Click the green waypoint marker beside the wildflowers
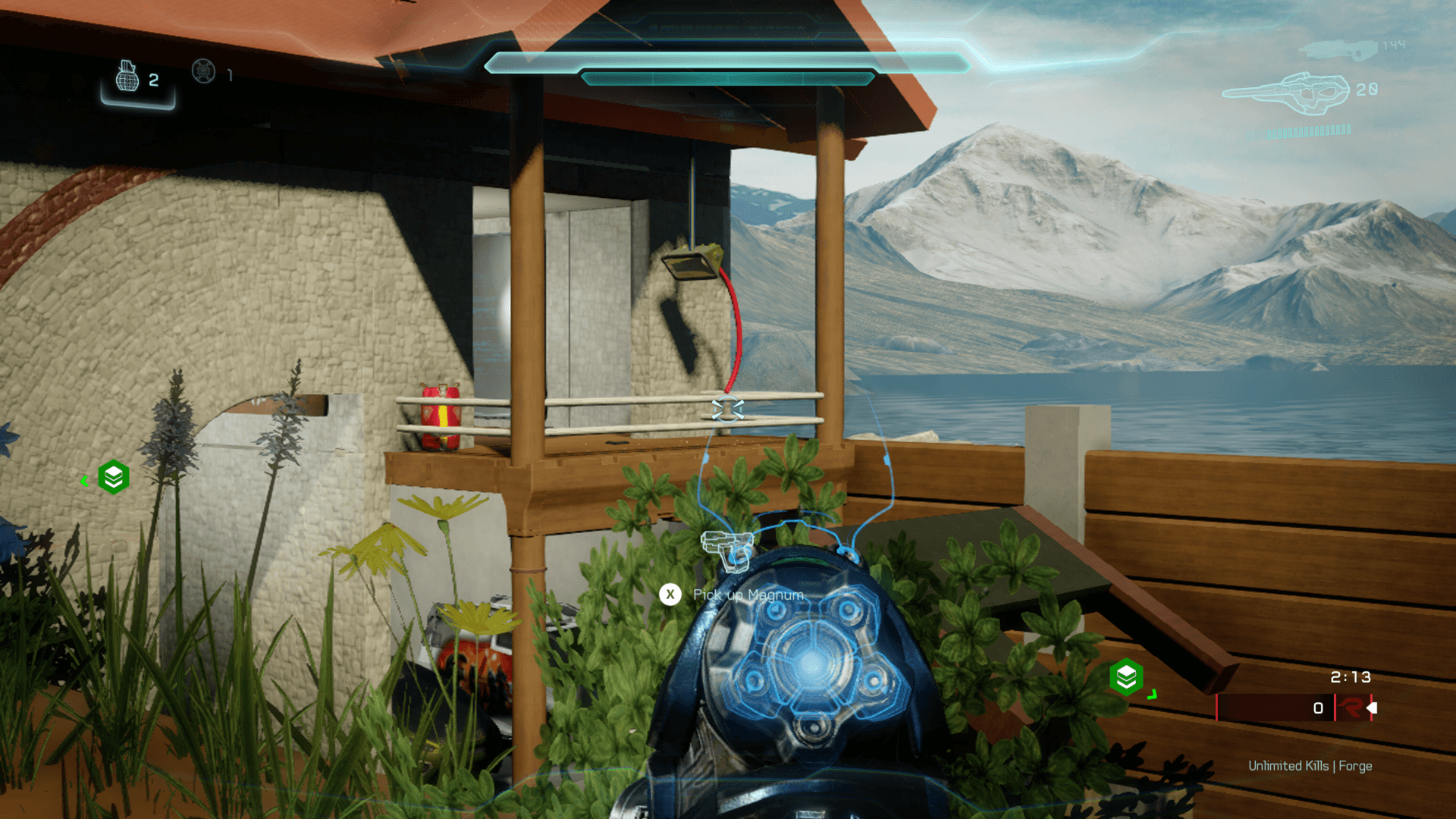The height and width of the screenshot is (819, 1456). pyautogui.click(x=114, y=477)
